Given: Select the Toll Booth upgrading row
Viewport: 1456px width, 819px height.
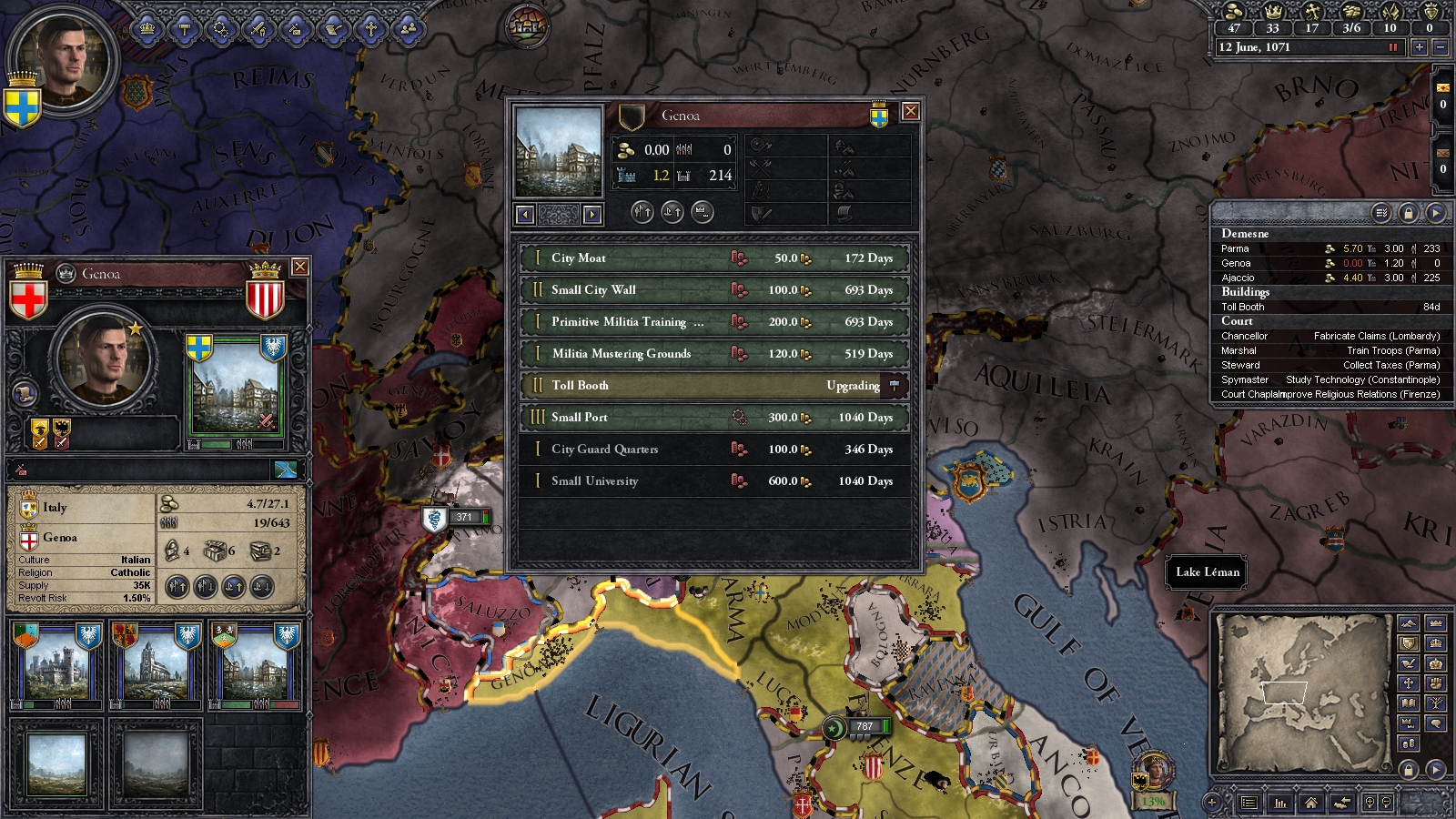Looking at the screenshot, I should (714, 386).
